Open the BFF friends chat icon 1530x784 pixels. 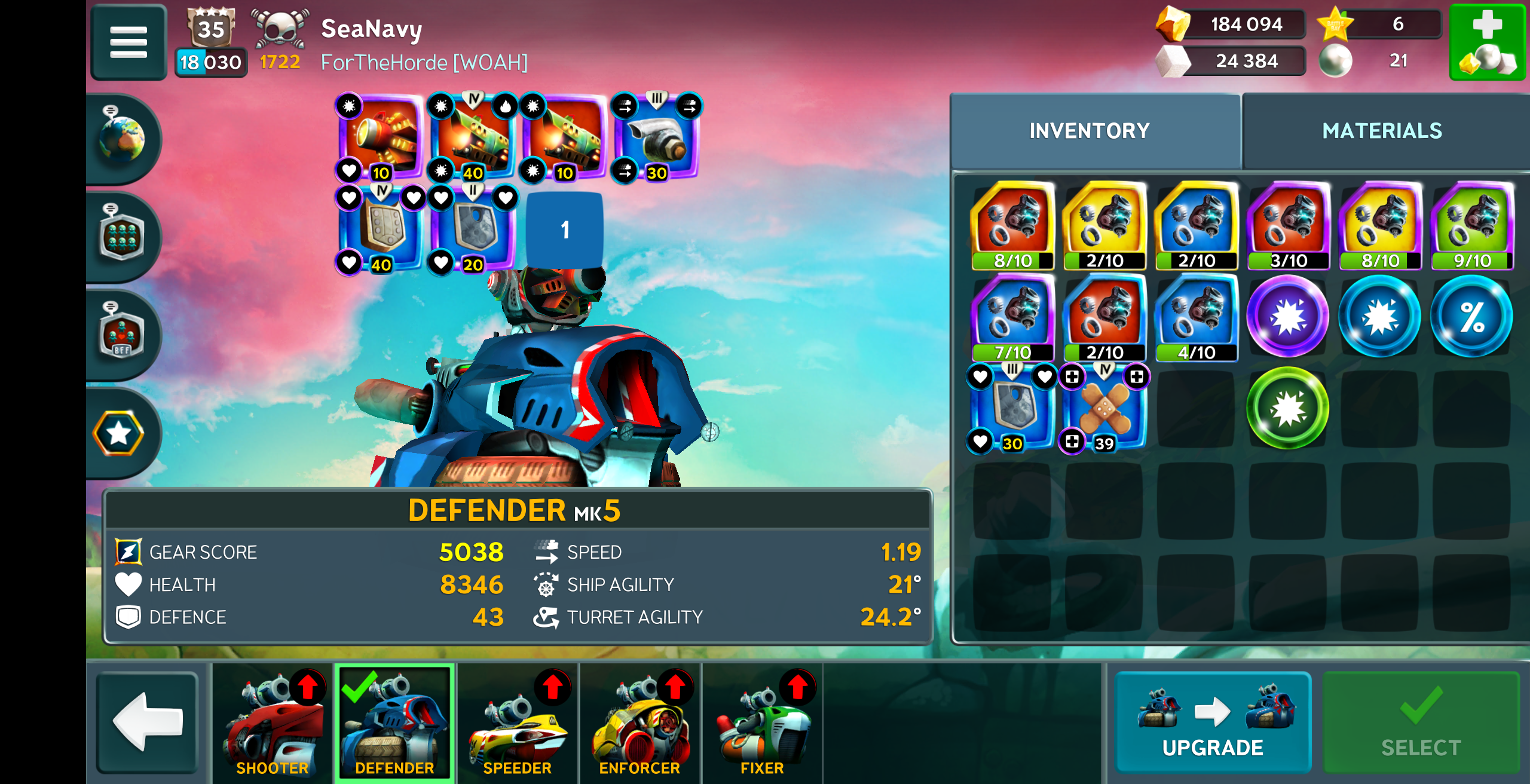click(123, 333)
